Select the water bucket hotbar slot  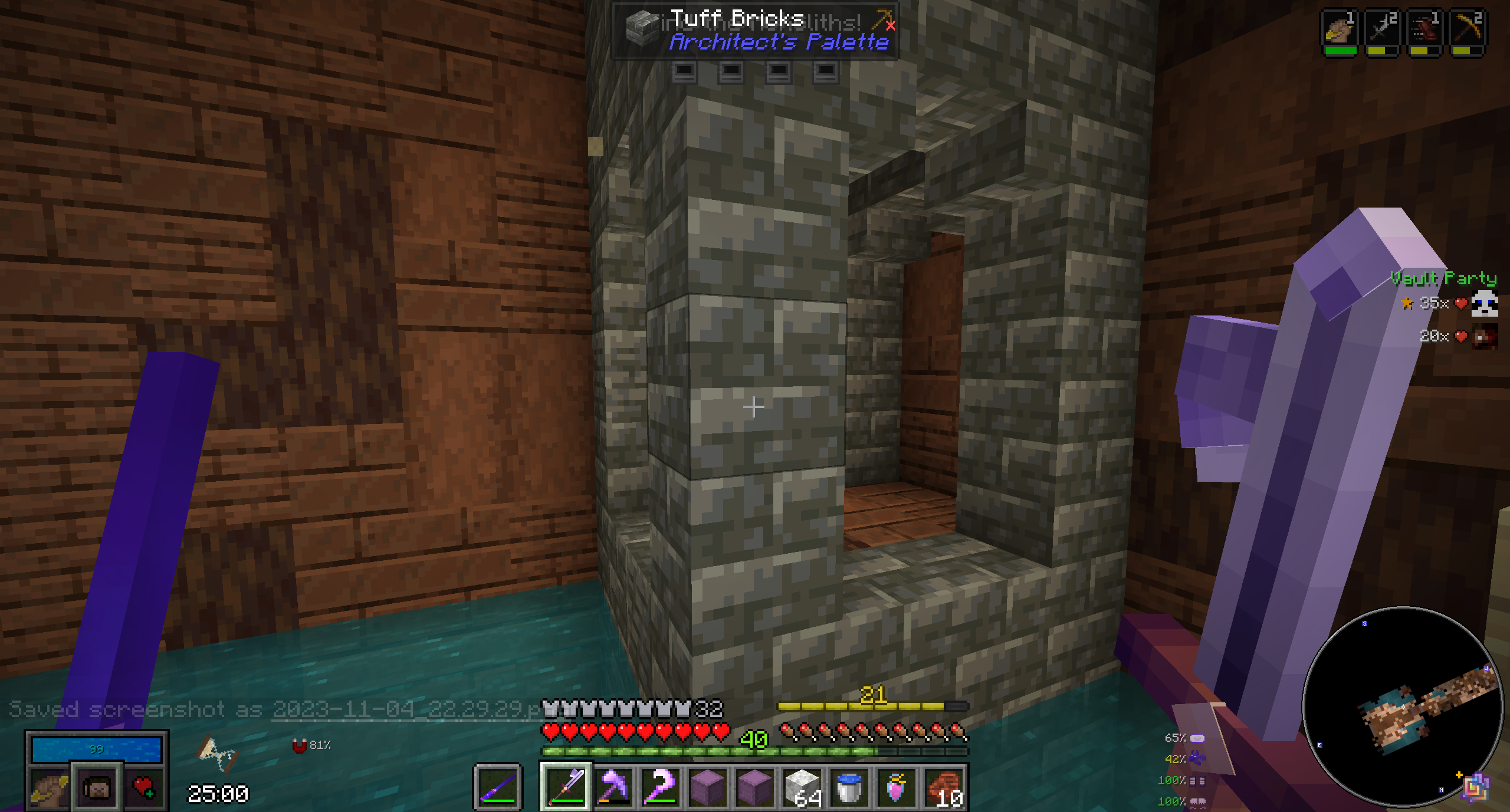click(x=849, y=786)
